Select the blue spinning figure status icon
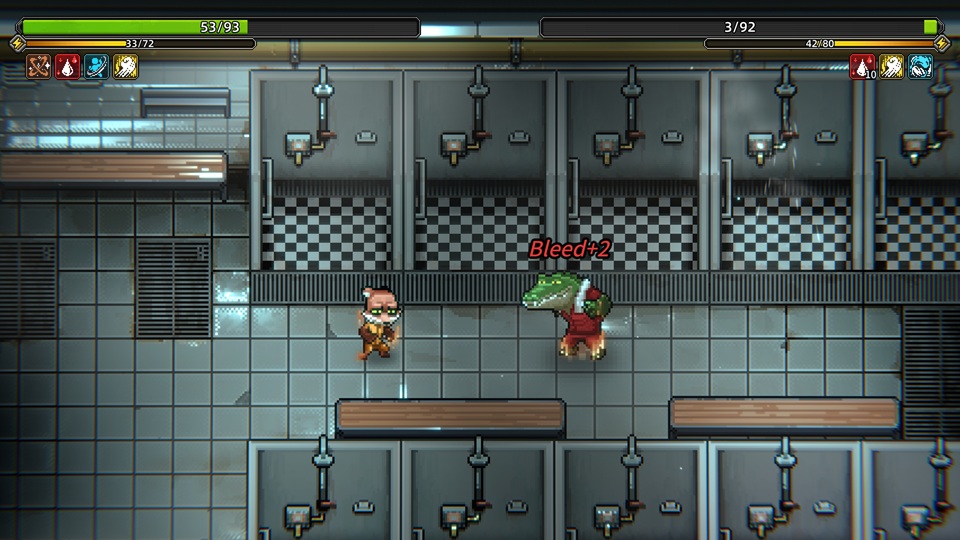 (96, 67)
